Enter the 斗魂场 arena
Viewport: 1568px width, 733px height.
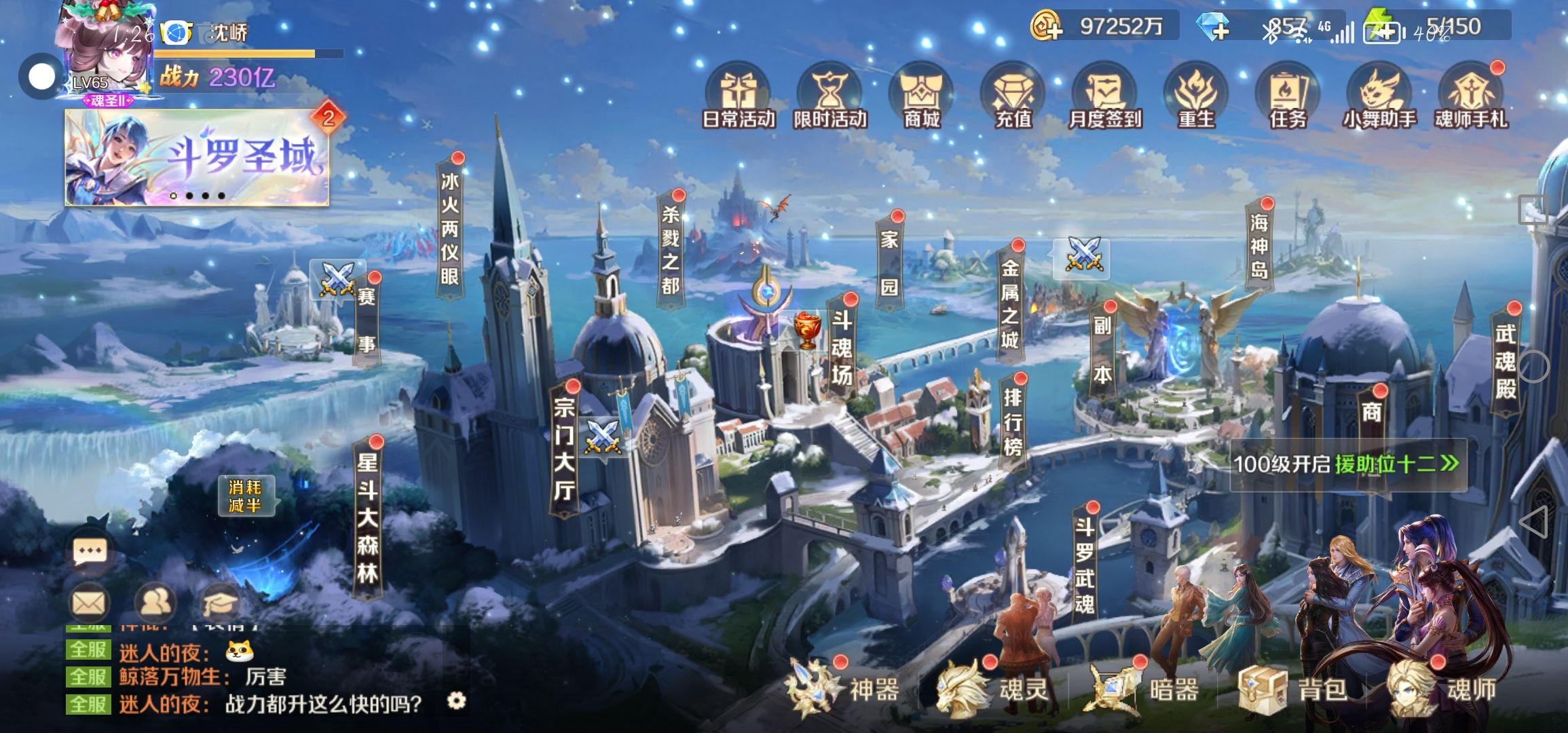[842, 347]
